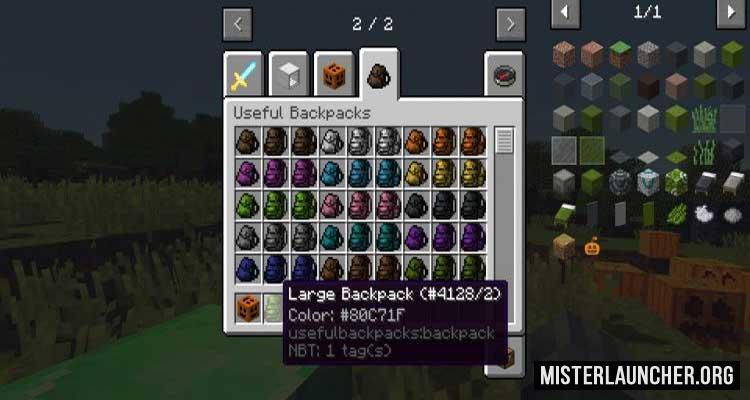This screenshot has height=400, width=750.
Task: Open the compass search tab
Action: [504, 73]
